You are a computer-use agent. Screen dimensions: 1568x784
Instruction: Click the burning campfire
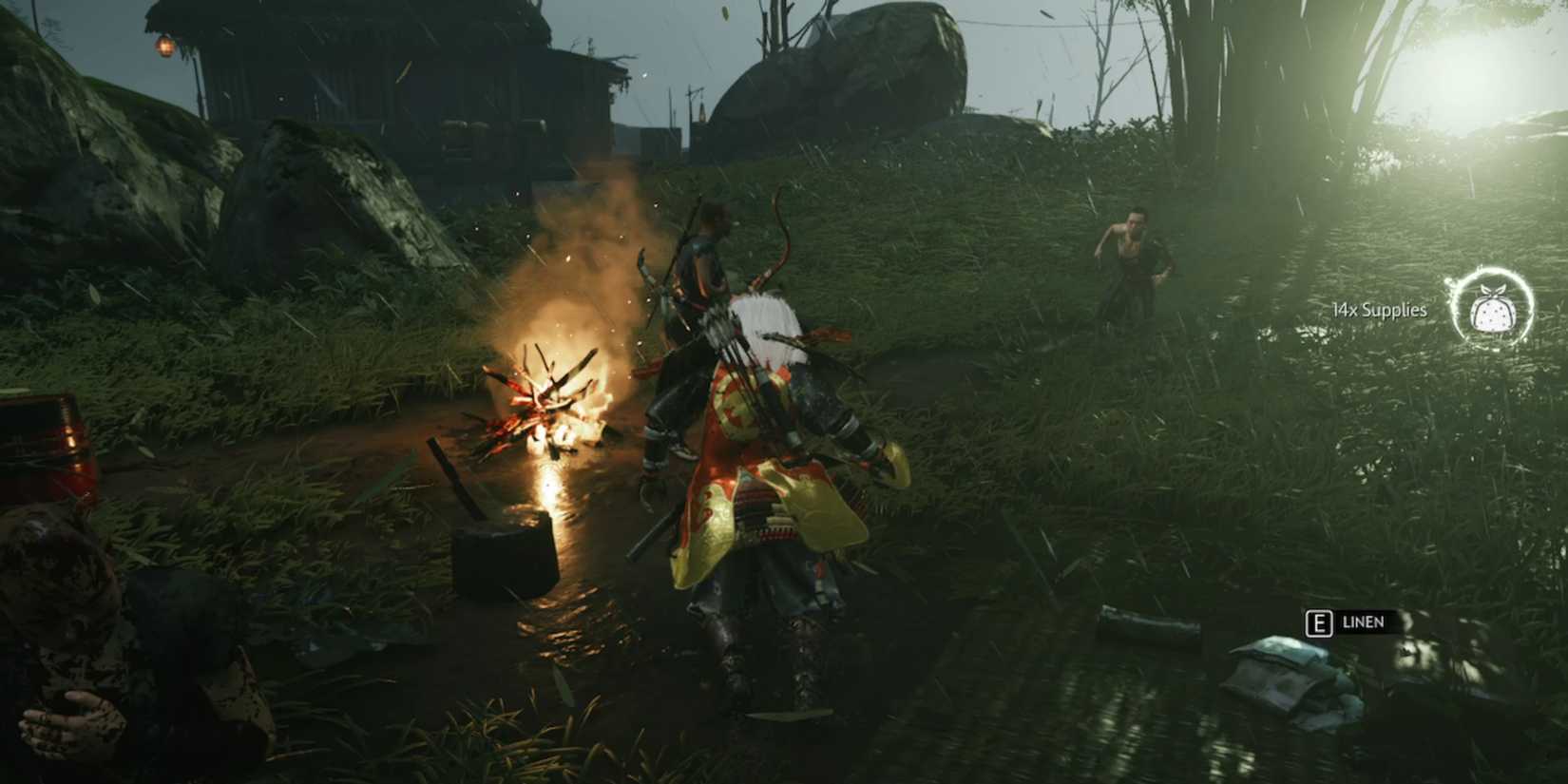point(551,409)
